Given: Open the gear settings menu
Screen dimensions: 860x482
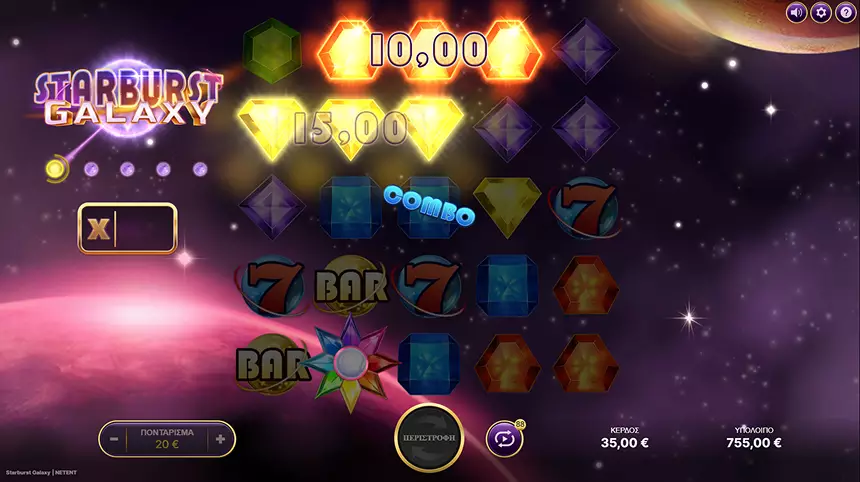Looking at the screenshot, I should [x=821, y=12].
